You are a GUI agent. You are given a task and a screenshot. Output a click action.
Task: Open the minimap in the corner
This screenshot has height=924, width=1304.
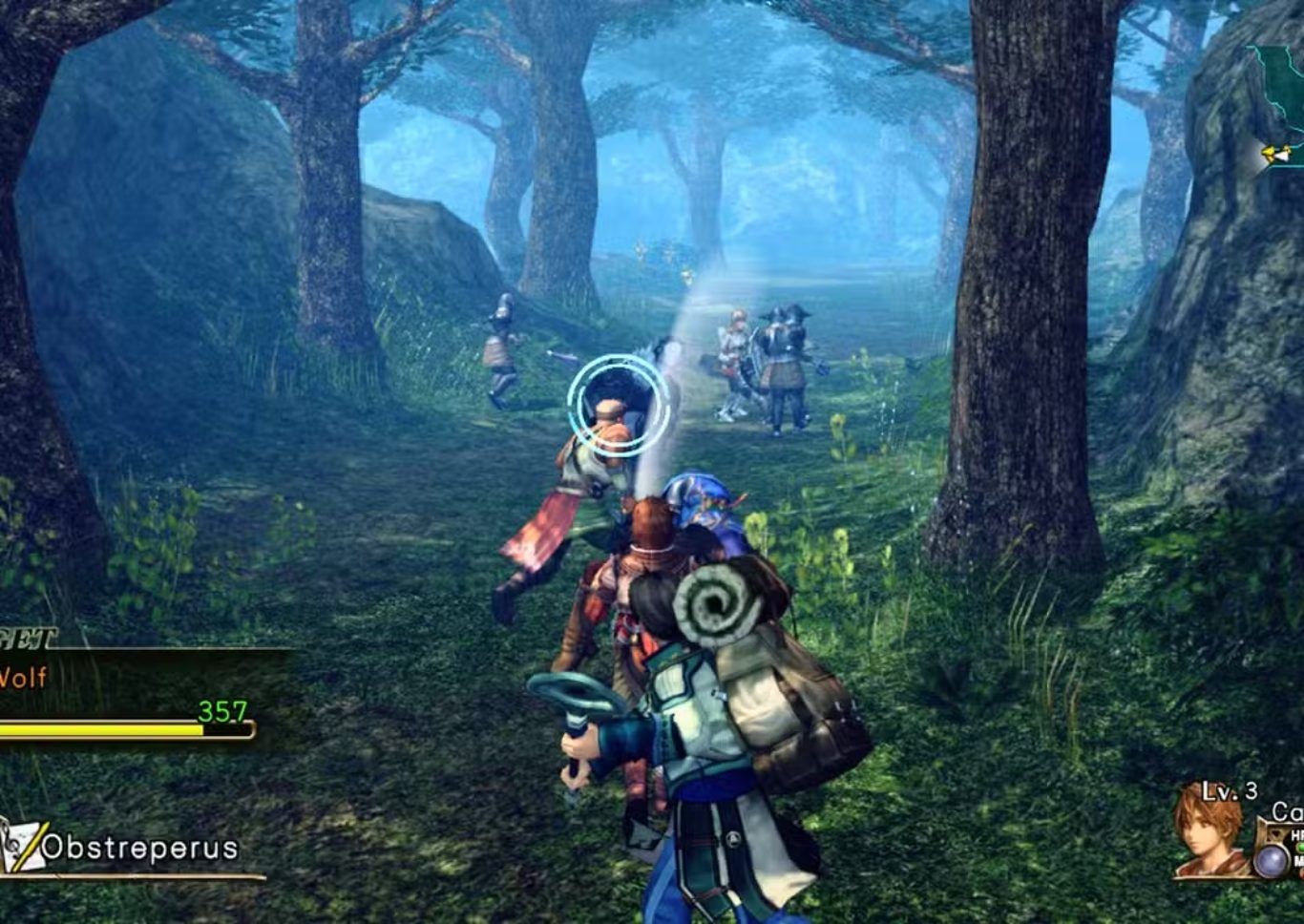1276,107
